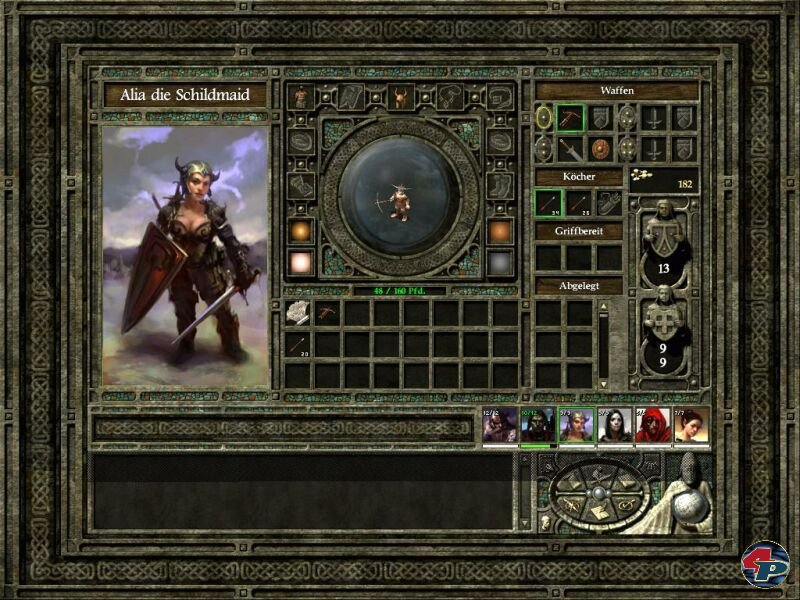Click the horned helmet equipment slot
Image resolution: width=800 pixels, height=600 pixels.
(x=400, y=97)
